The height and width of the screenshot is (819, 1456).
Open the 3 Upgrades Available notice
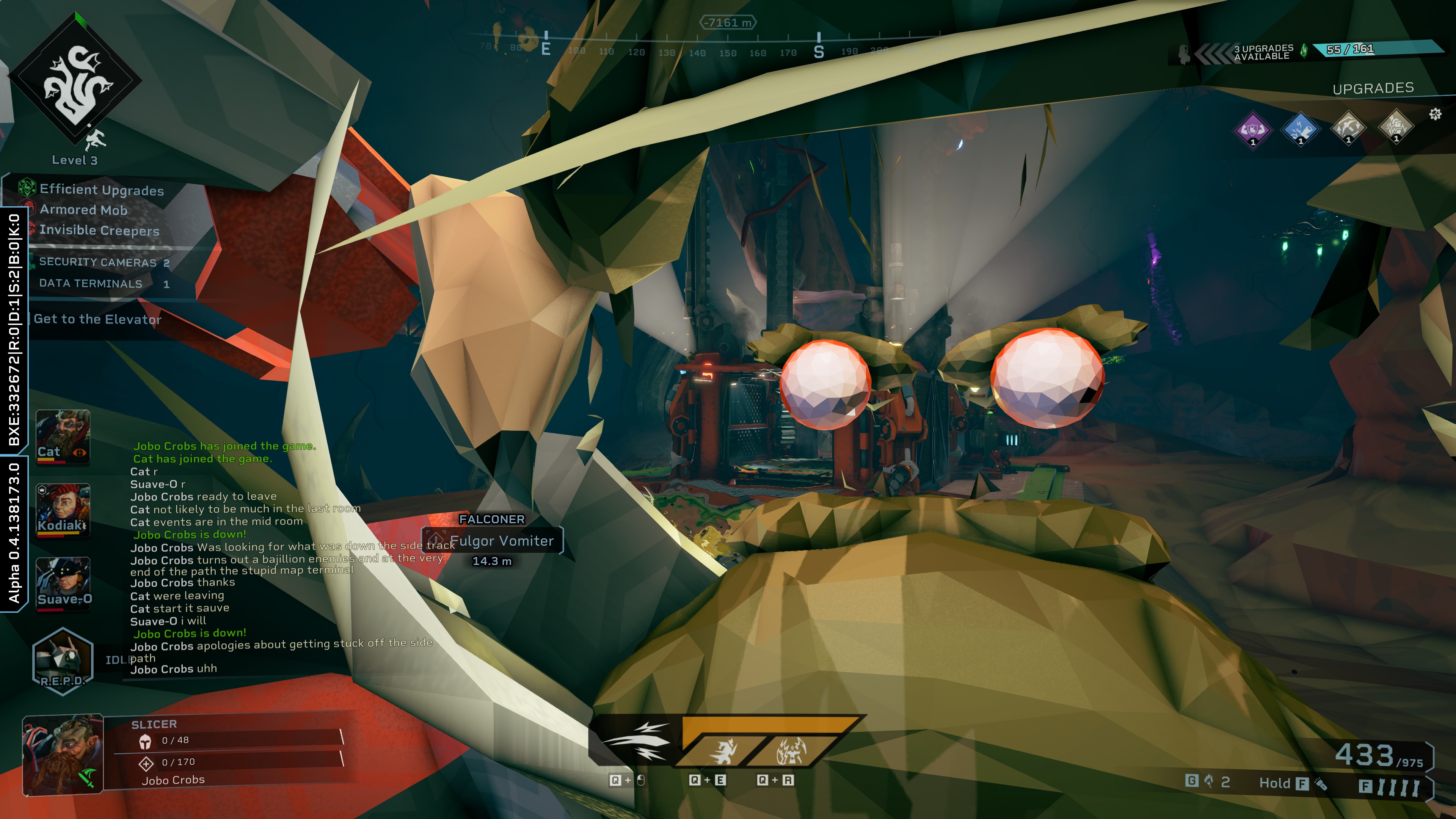[x=1263, y=52]
